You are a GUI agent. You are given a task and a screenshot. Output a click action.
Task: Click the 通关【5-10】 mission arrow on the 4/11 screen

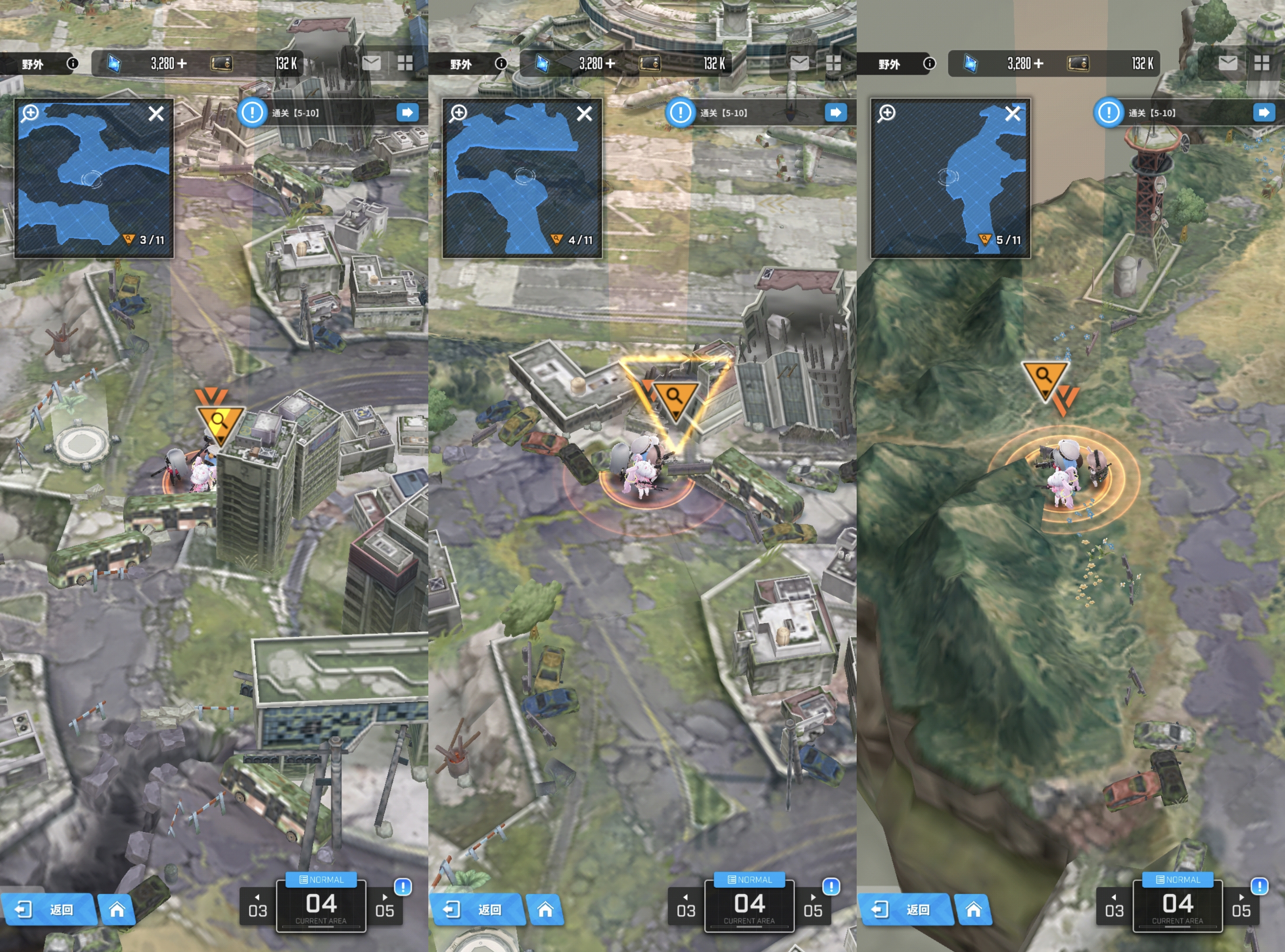click(x=836, y=112)
